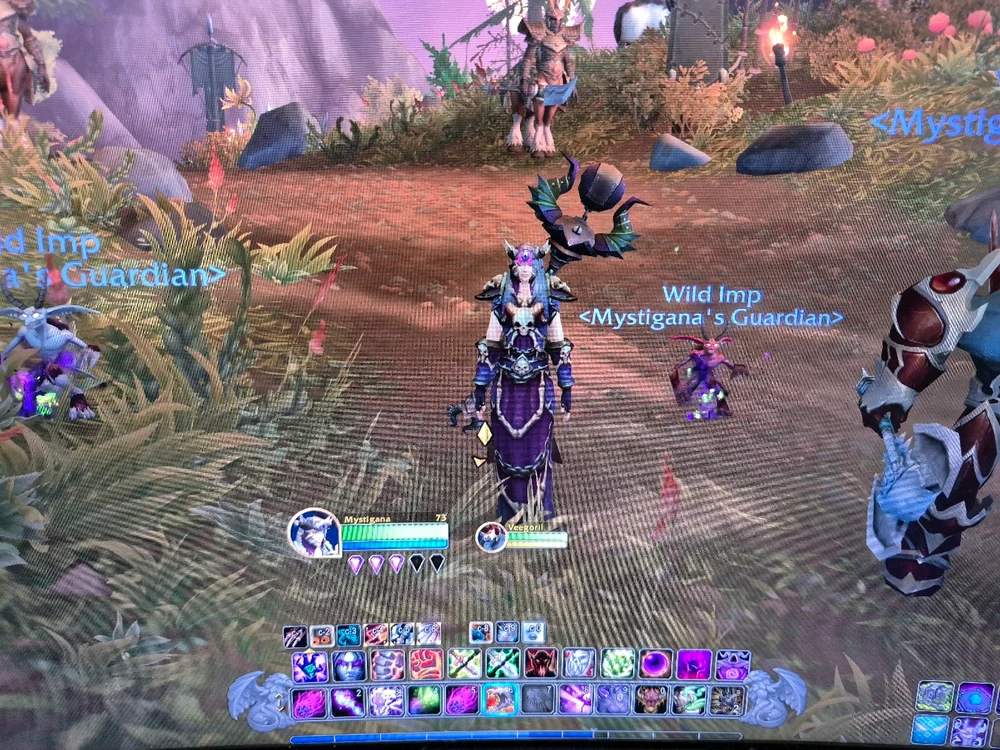
Task: Cast the purple skull ability on upper bar
Action: [x=732, y=664]
